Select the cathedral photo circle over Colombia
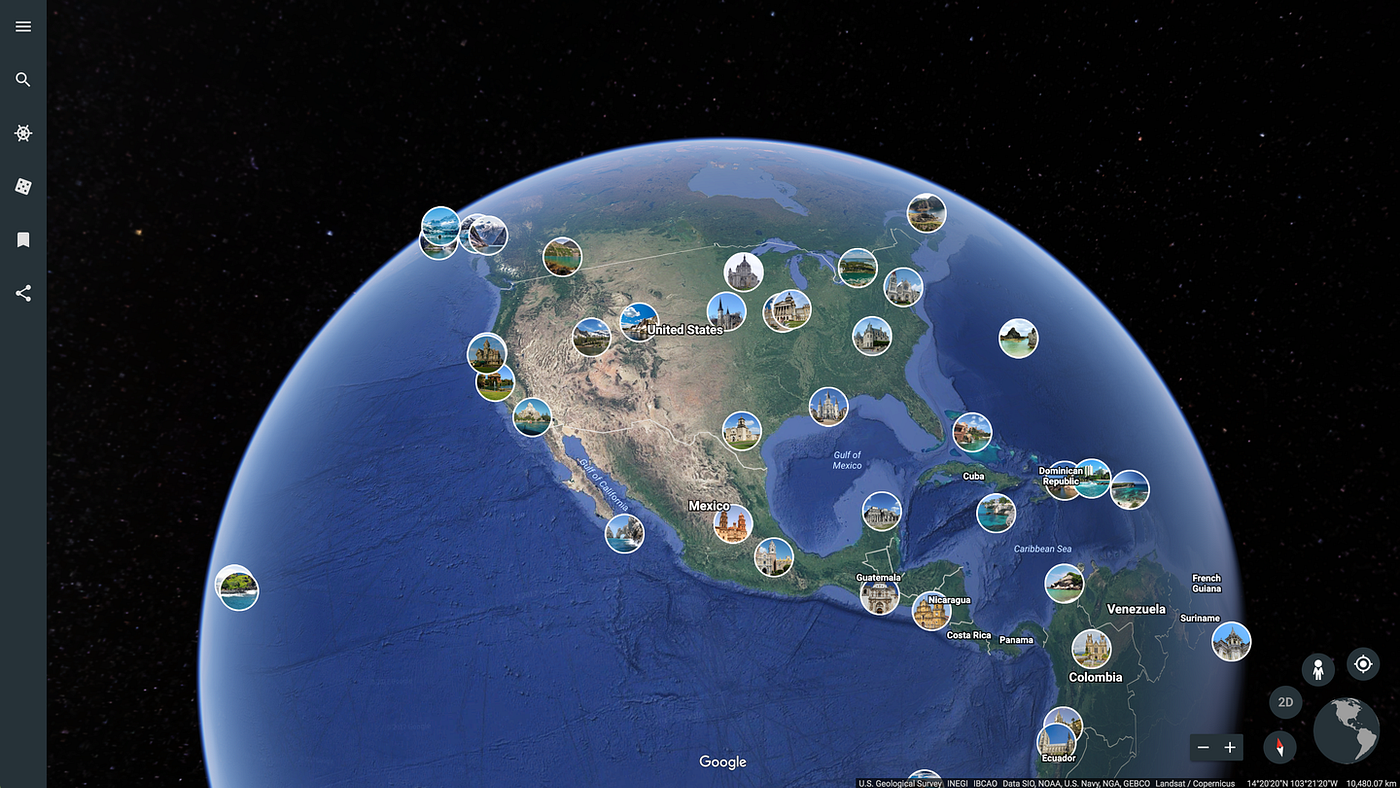 tap(1092, 648)
